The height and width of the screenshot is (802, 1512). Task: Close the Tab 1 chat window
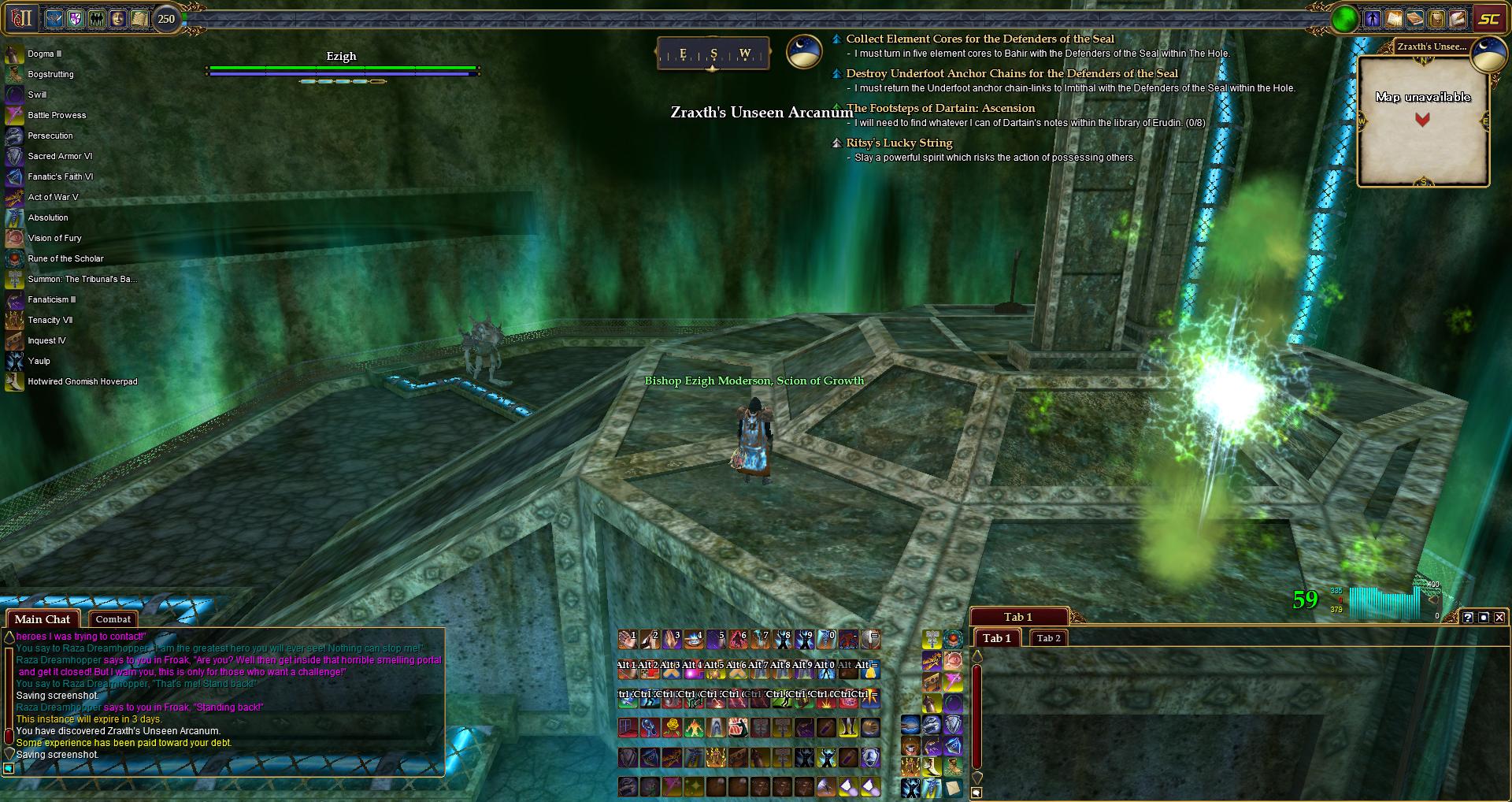1499,618
